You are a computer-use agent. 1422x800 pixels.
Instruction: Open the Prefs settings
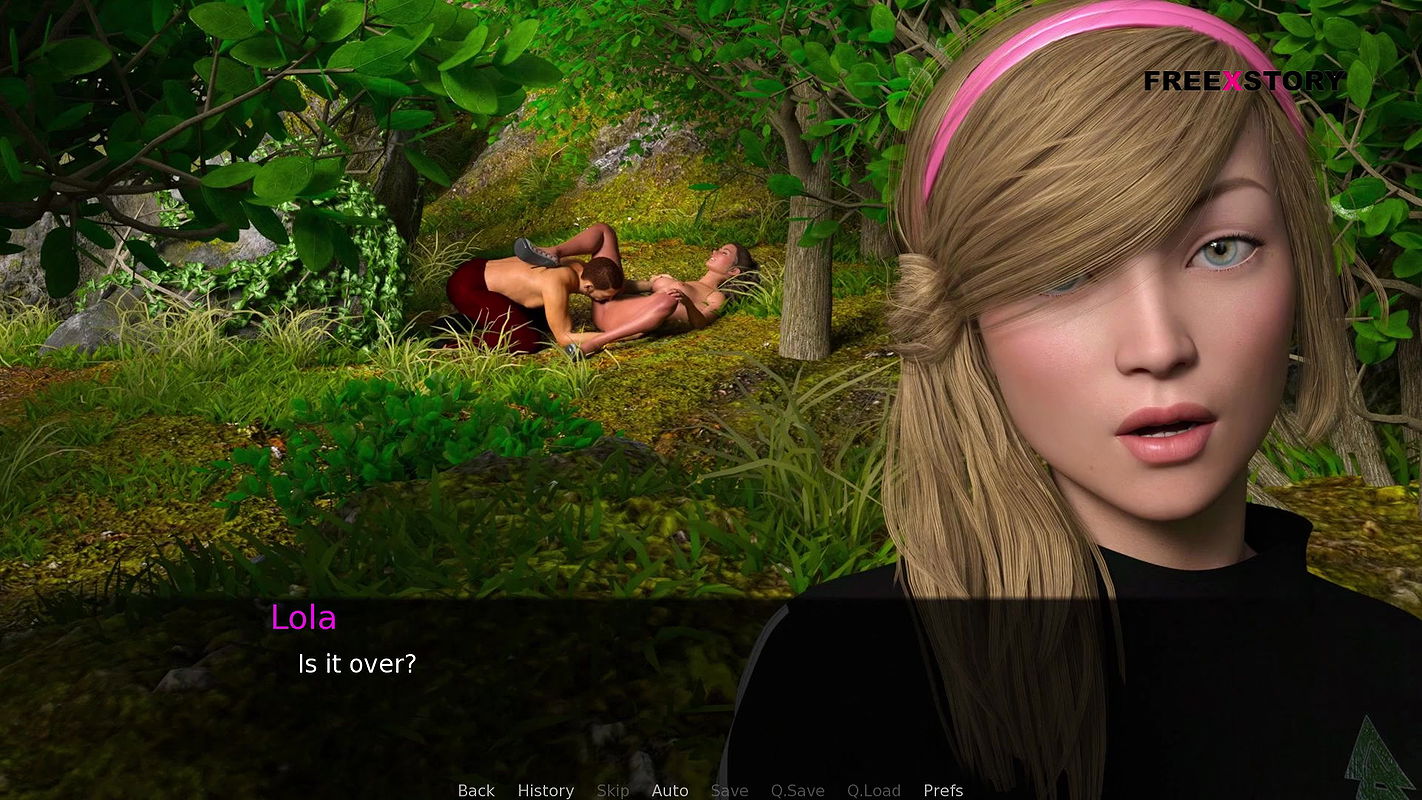[942, 790]
